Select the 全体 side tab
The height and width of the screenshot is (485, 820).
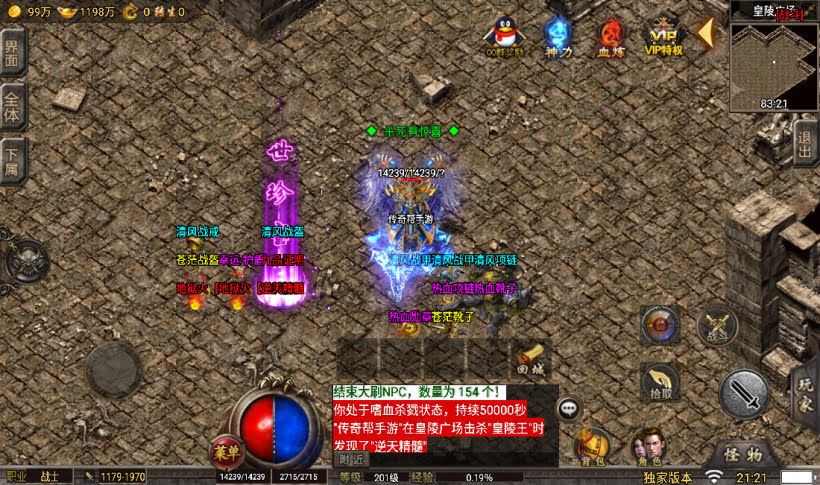tap(12, 107)
